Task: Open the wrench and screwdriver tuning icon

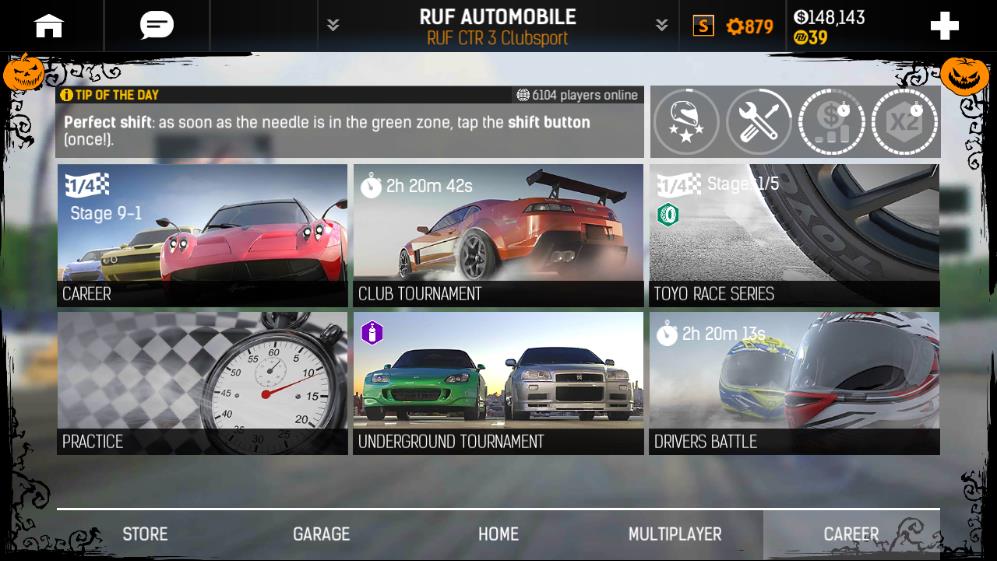Action: 759,122
